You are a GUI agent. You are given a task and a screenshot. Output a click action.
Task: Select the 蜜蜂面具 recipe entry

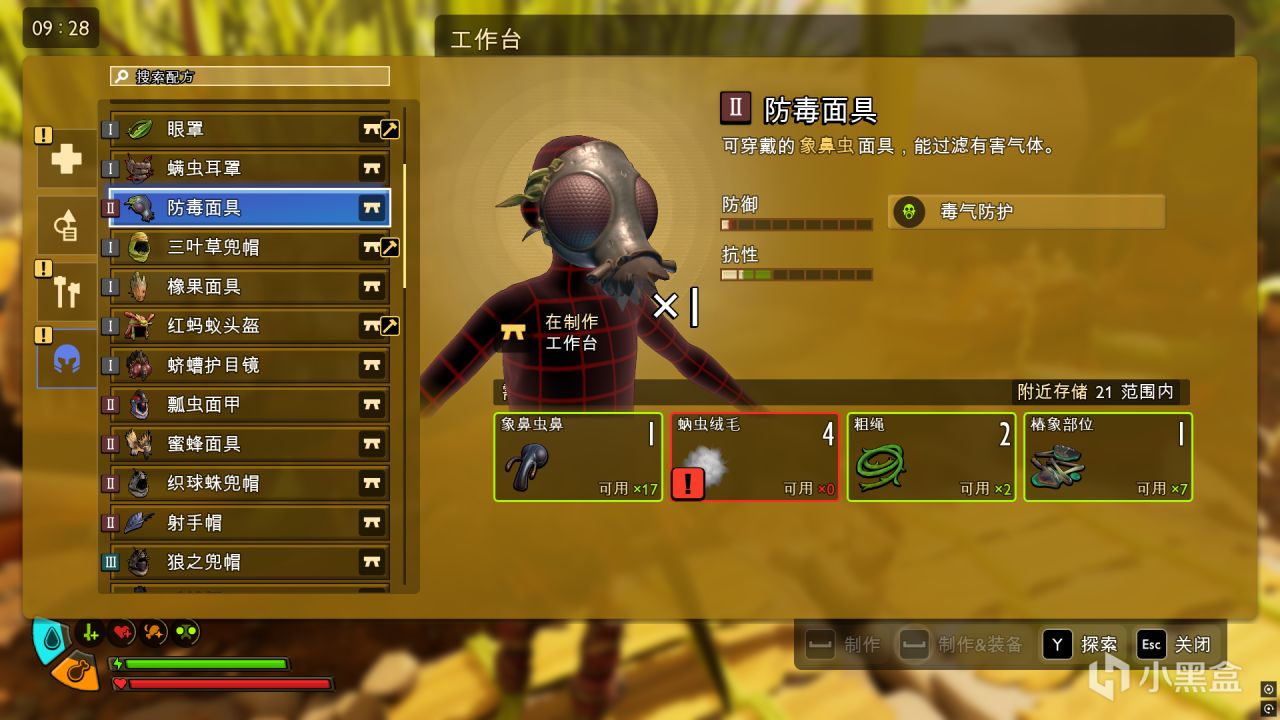pos(240,443)
